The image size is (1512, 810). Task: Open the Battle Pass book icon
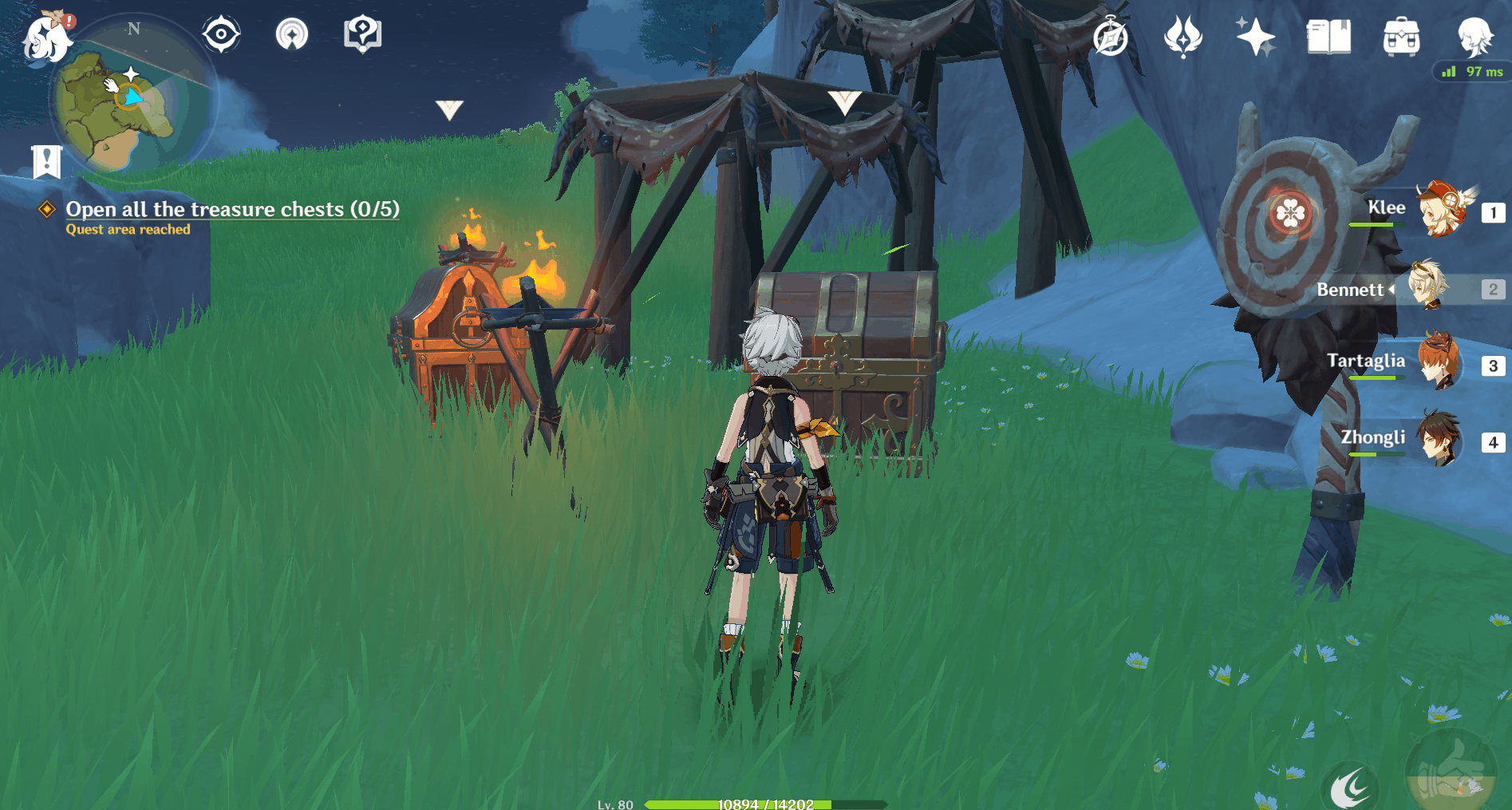coord(1328,37)
